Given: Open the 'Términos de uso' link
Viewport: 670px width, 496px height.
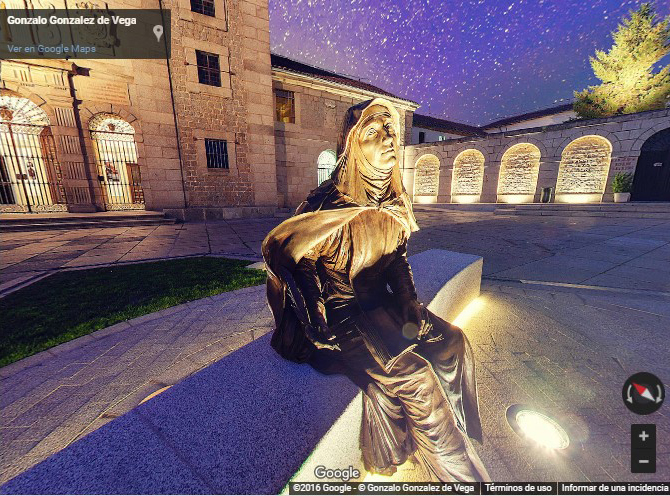Looking at the screenshot, I should (518, 489).
